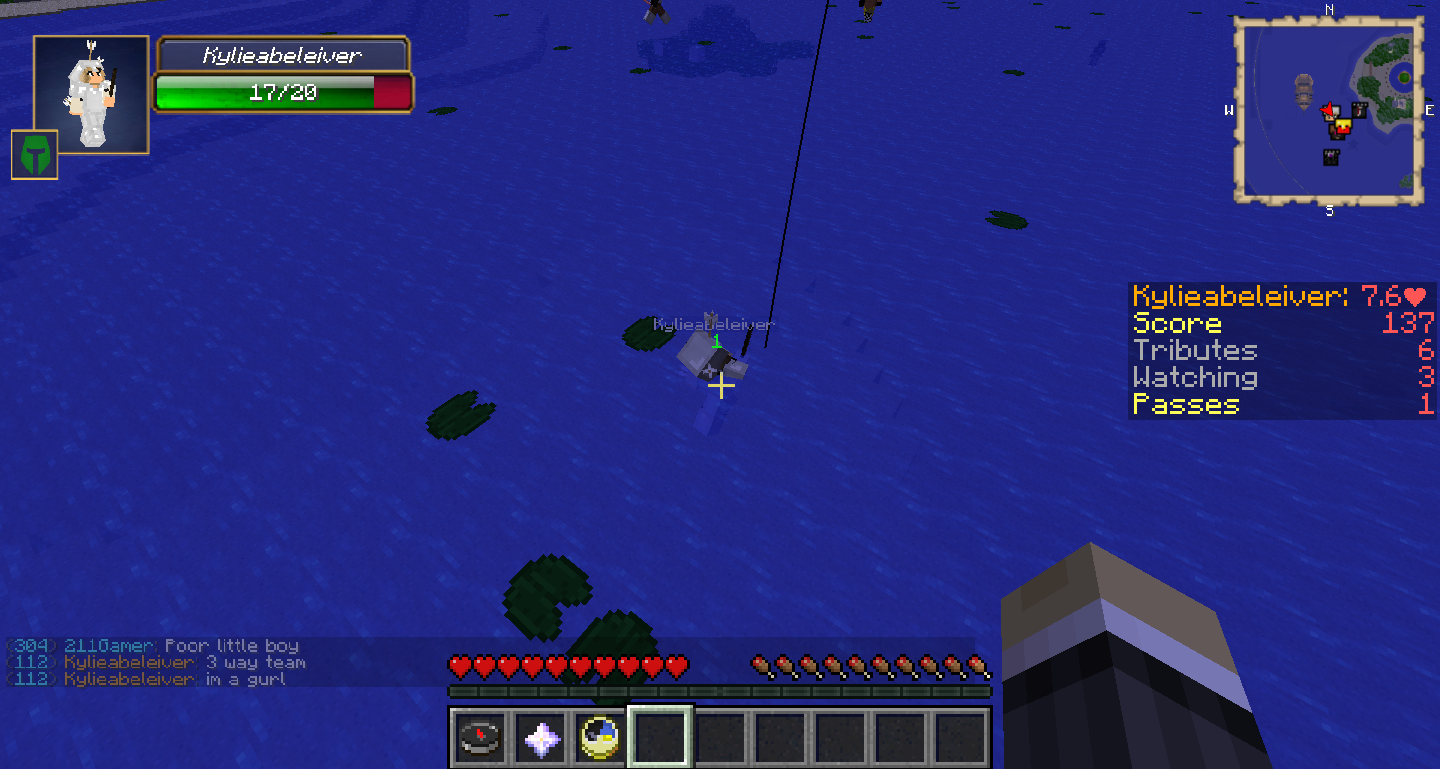Click the Kylieabeleiver player portrait
This screenshot has height=769, width=1440.
(x=91, y=95)
